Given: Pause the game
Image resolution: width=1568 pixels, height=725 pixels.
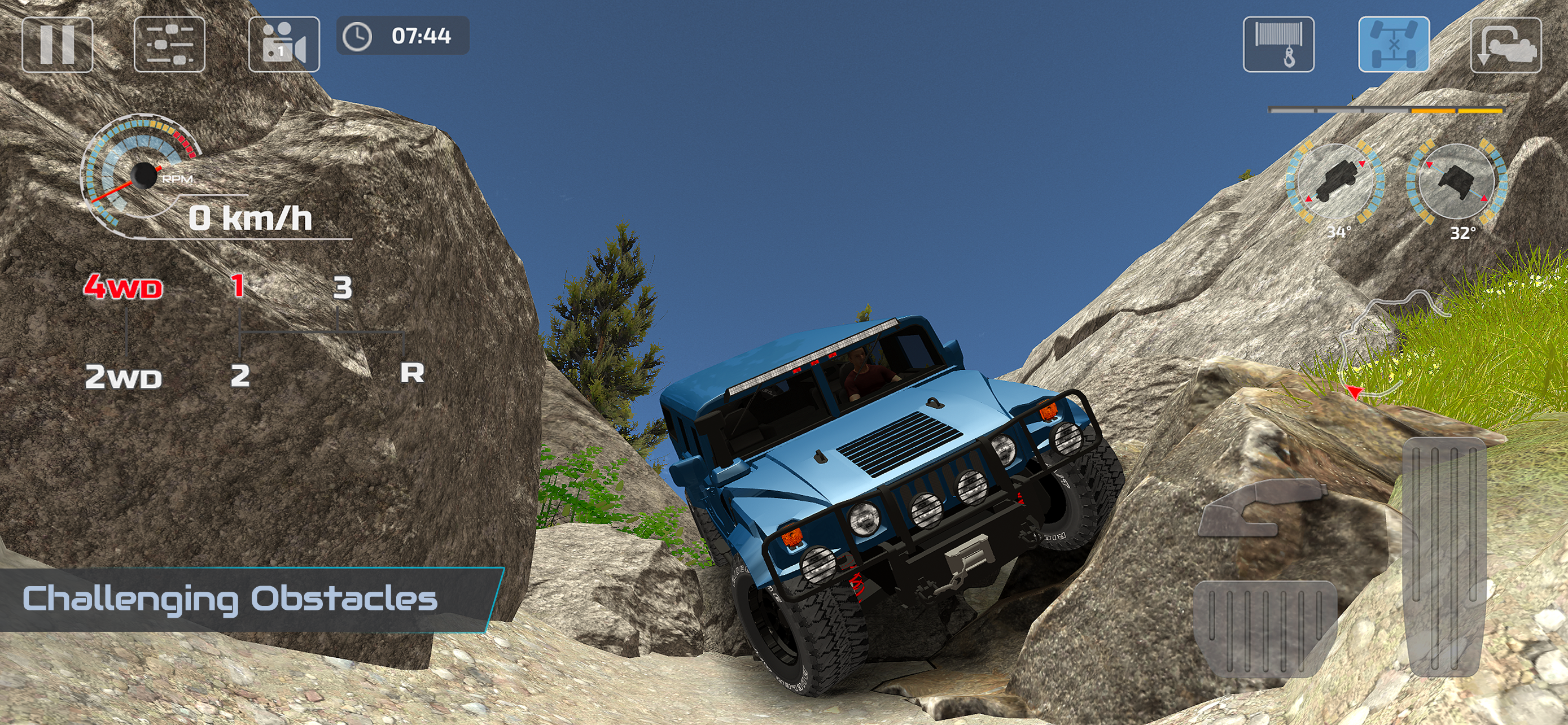Looking at the screenshot, I should (x=57, y=45).
